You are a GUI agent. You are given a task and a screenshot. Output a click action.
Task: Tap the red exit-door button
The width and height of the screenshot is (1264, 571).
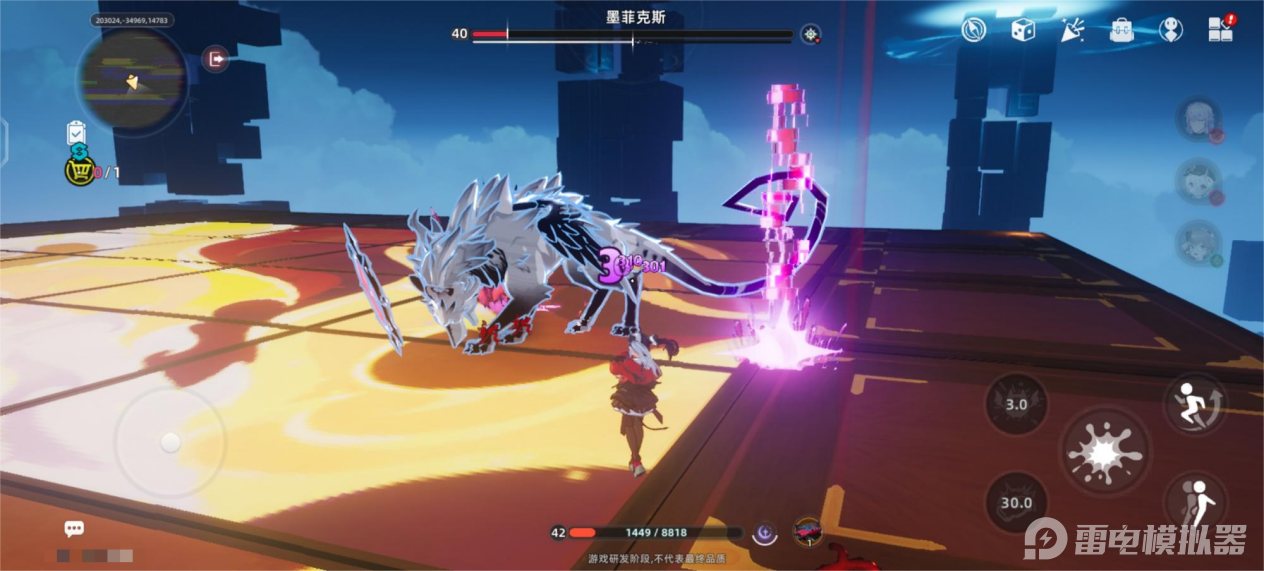(x=215, y=59)
